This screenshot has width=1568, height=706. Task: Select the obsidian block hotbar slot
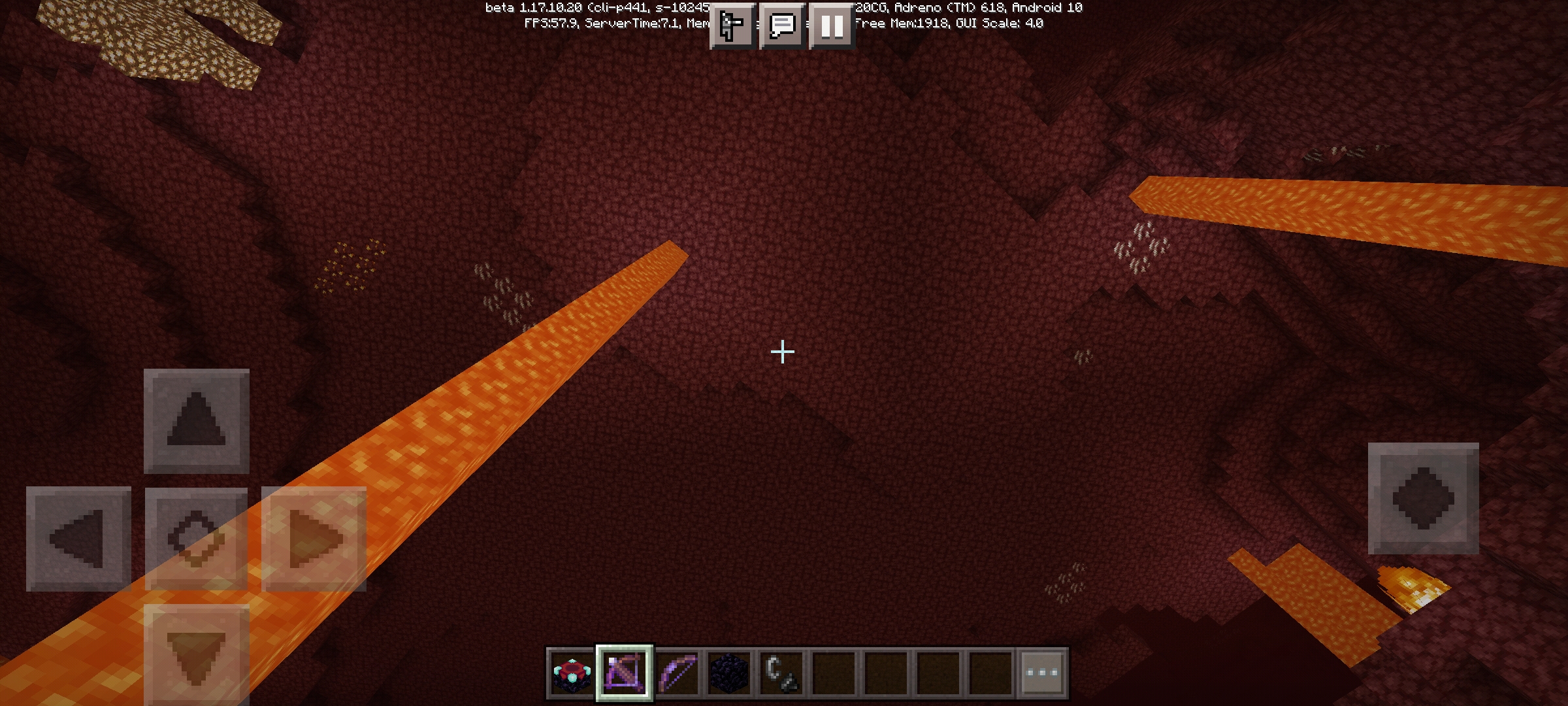[730, 673]
